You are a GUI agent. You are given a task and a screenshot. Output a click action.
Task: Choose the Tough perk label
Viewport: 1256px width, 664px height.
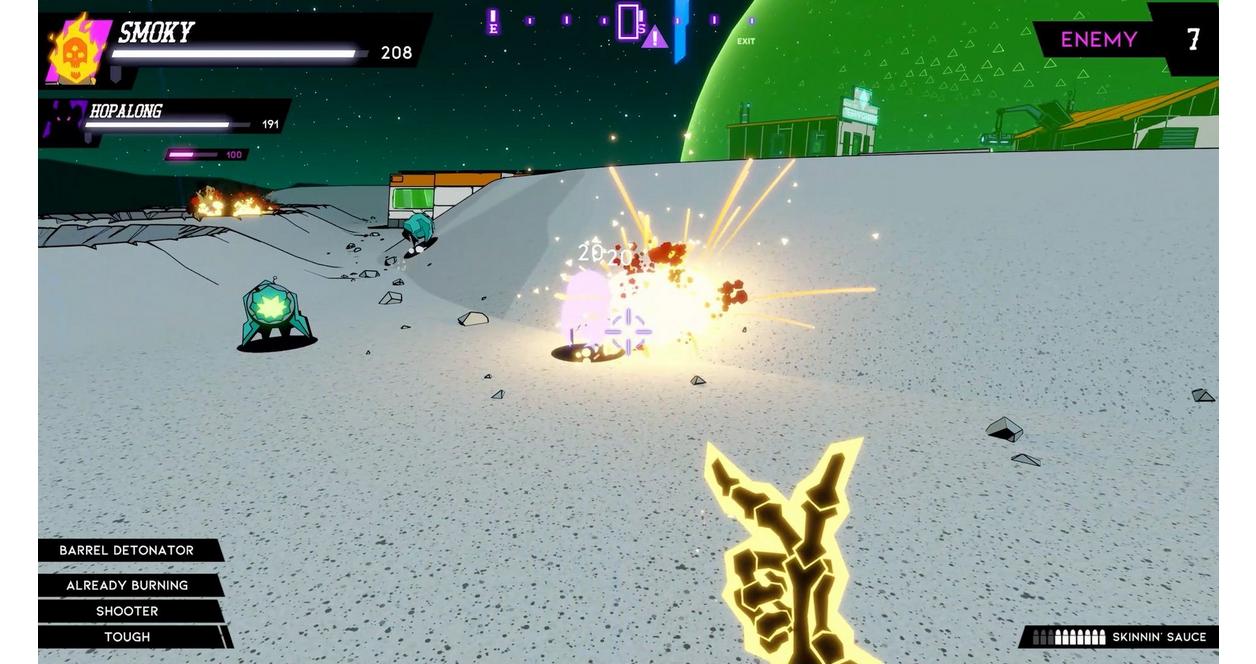click(x=127, y=637)
